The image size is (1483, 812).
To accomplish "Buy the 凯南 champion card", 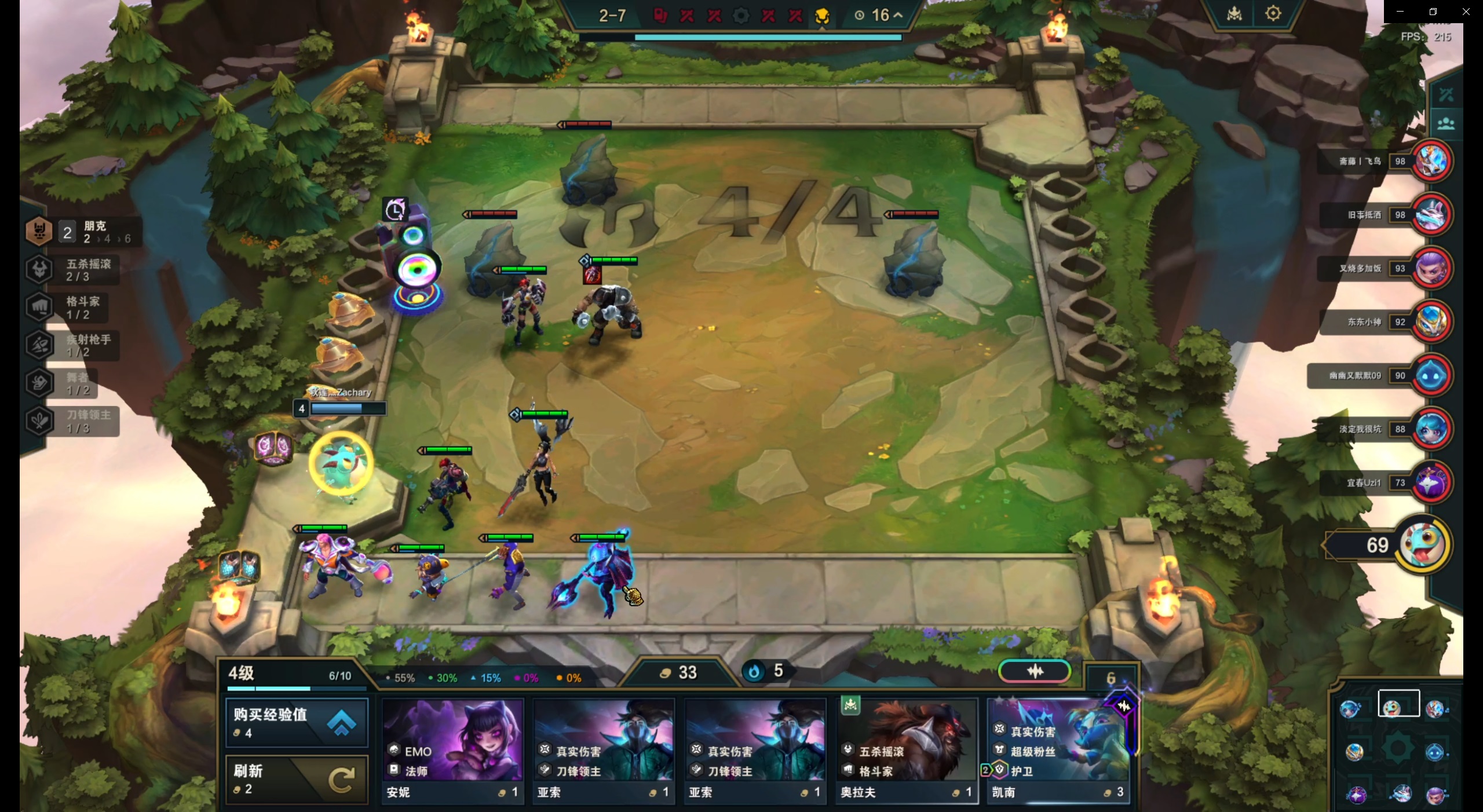I will (x=1057, y=751).
